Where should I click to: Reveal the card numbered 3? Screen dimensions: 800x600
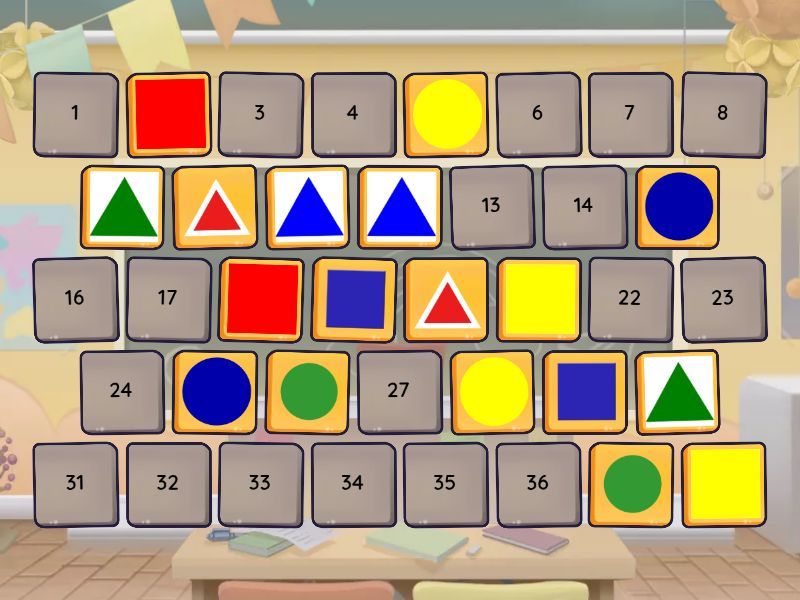[x=260, y=113]
